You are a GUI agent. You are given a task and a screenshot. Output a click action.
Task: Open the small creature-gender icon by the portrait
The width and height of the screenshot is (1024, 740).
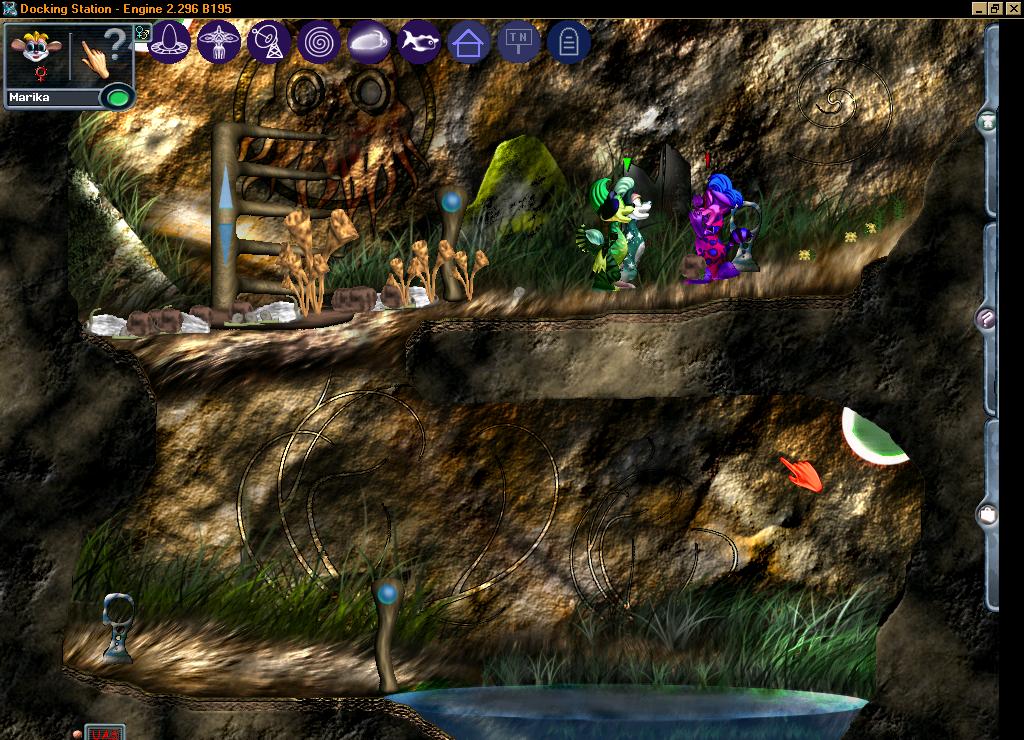click(142, 32)
